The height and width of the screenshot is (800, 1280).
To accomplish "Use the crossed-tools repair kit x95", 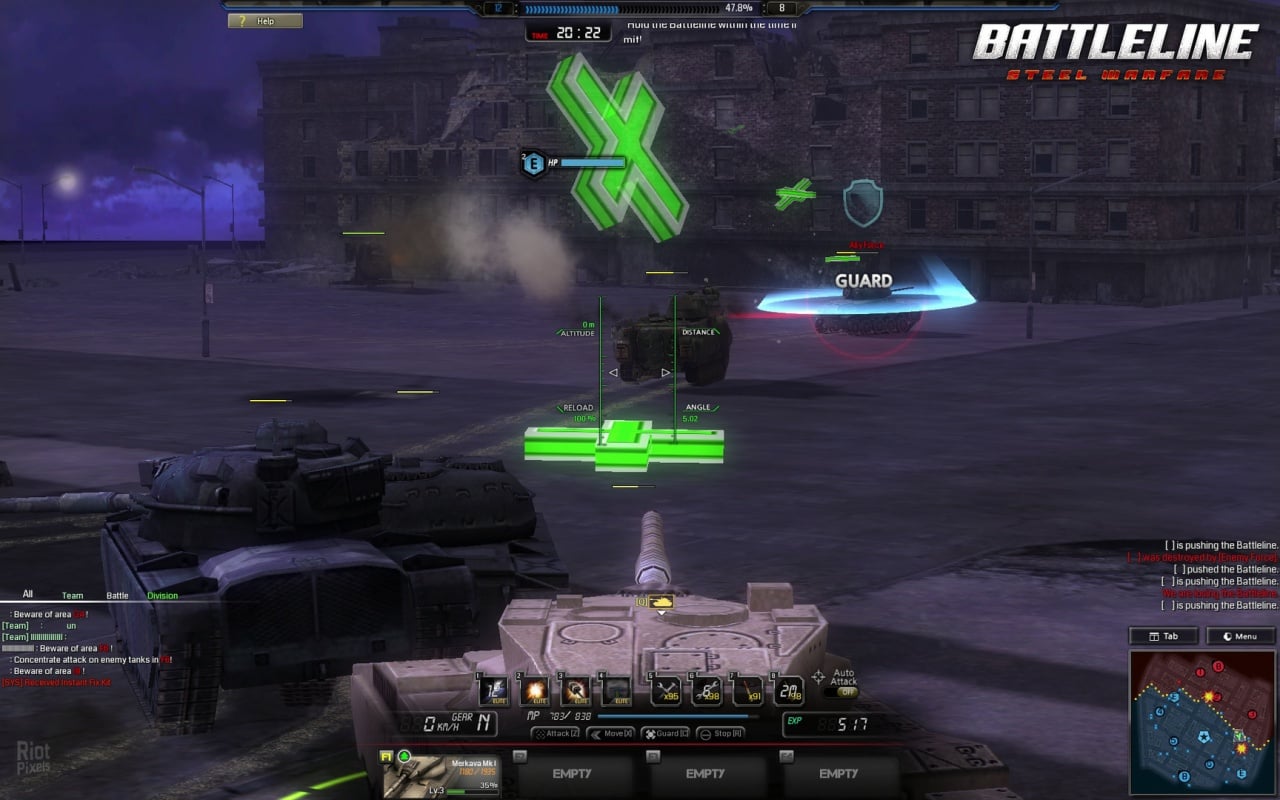I will (665, 689).
